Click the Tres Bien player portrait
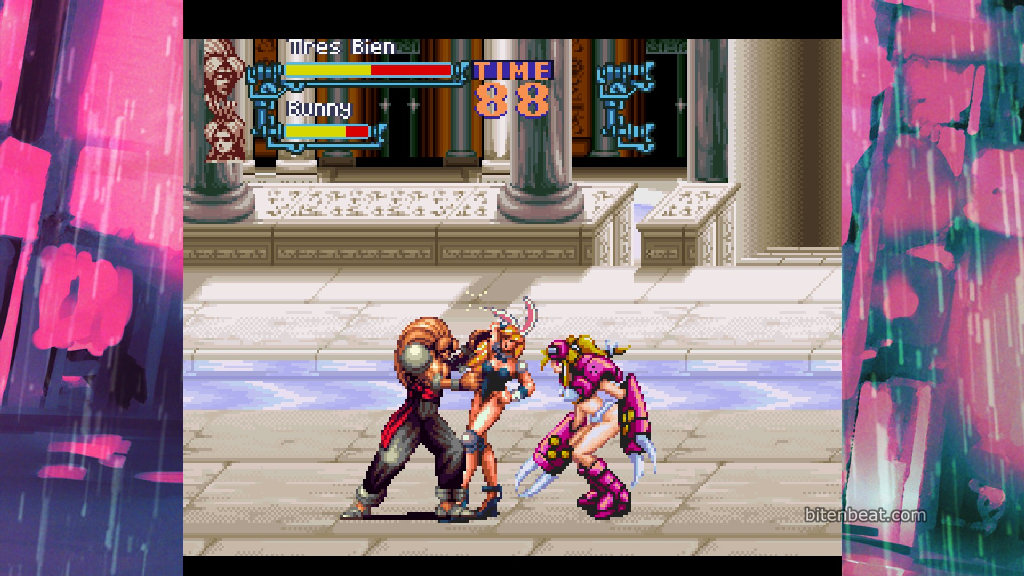This screenshot has height=576, width=1024. click(x=225, y=67)
